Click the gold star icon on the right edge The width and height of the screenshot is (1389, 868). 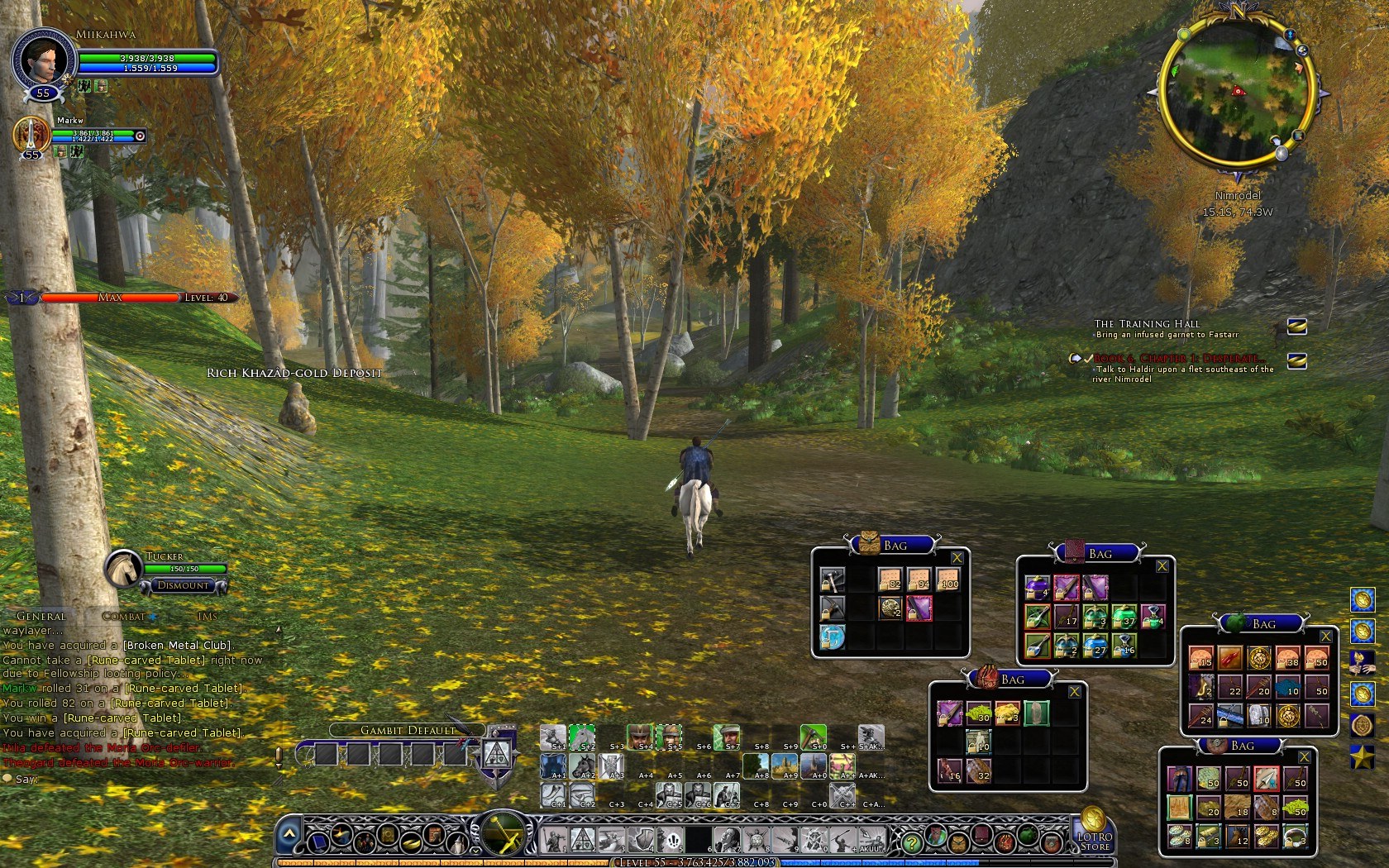pos(1363,756)
